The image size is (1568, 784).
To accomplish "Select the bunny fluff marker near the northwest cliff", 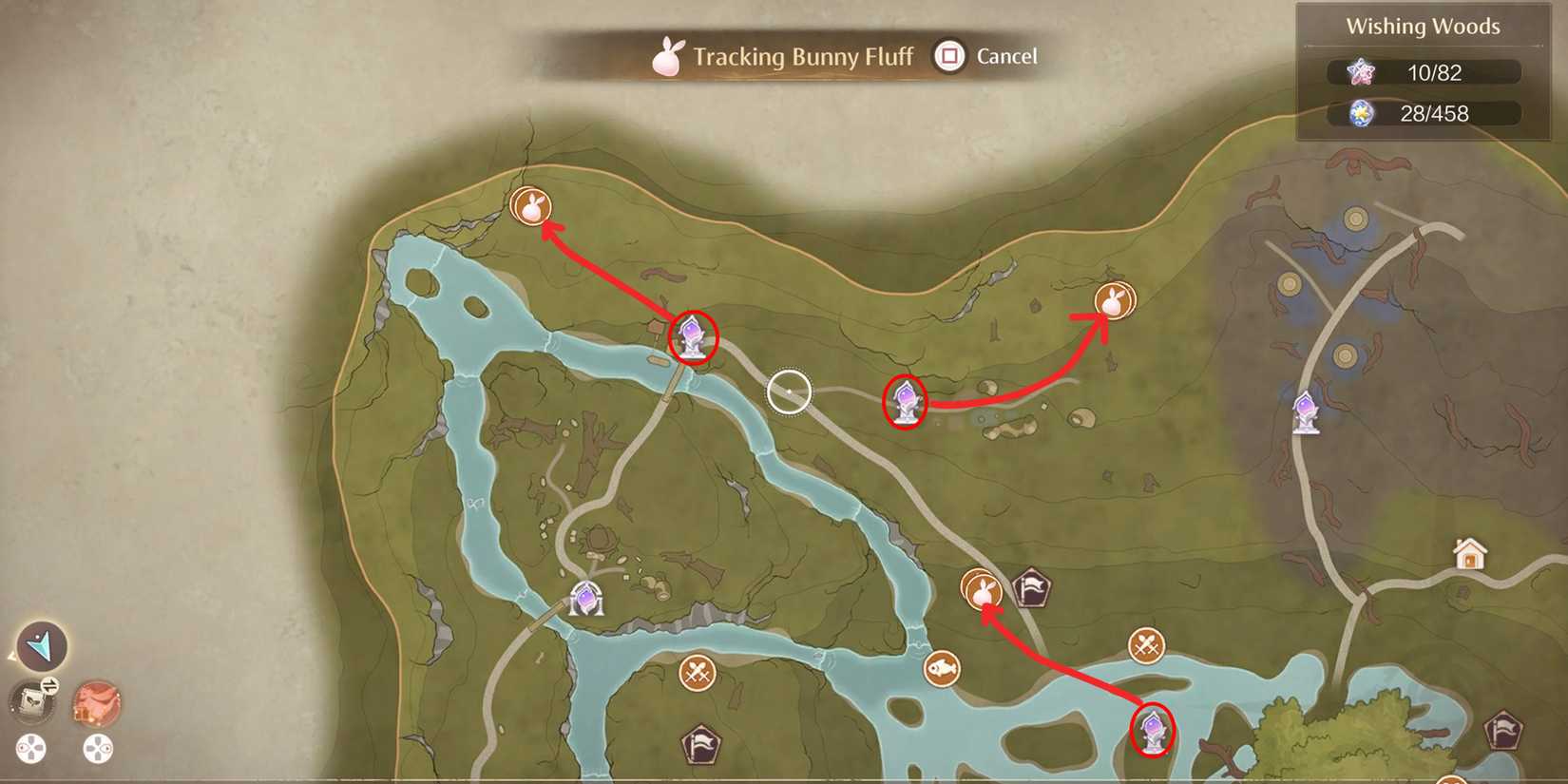I will tap(532, 208).
